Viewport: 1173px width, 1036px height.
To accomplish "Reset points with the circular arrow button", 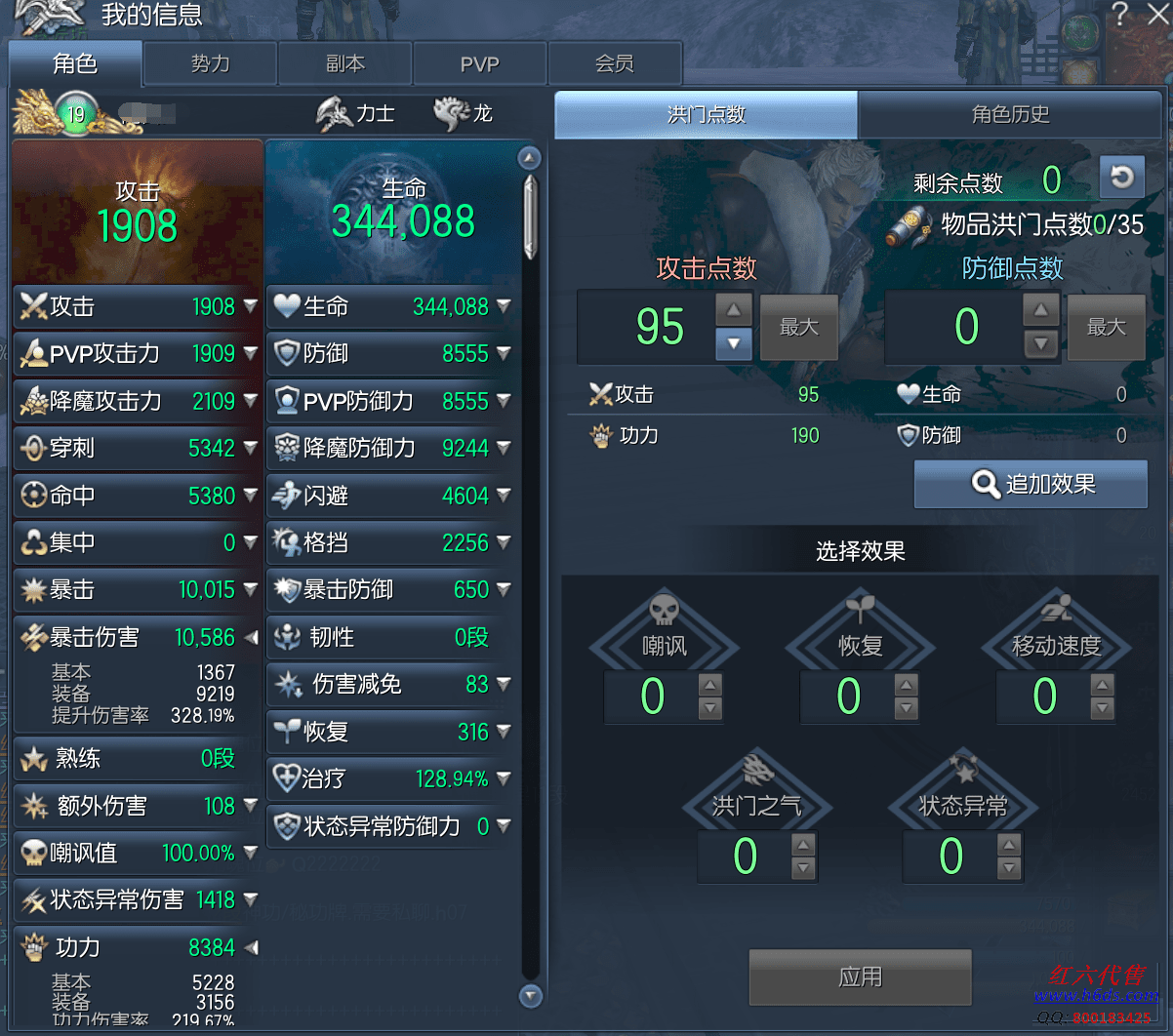I will [x=1122, y=177].
